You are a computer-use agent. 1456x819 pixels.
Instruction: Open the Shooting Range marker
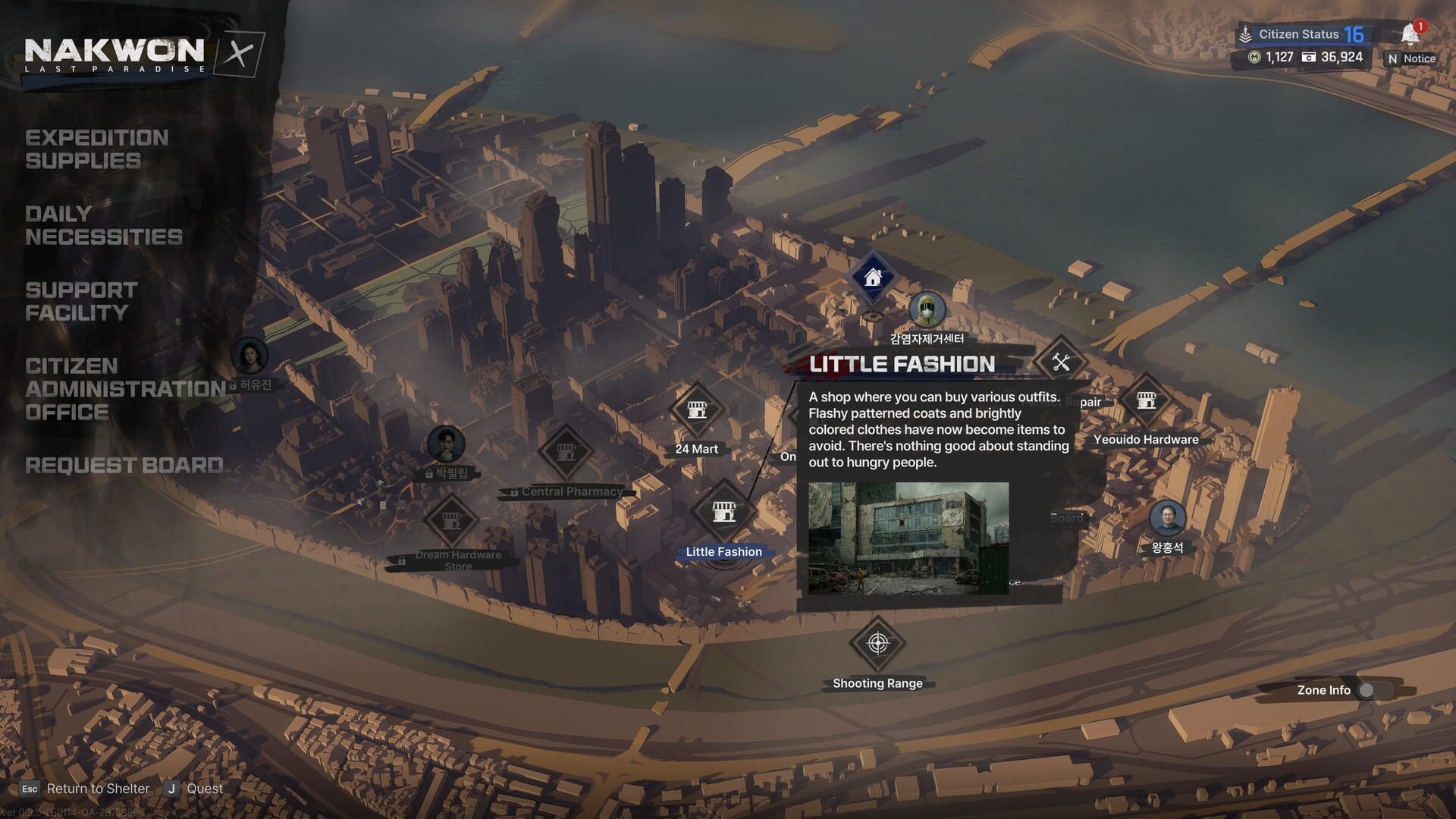click(877, 644)
